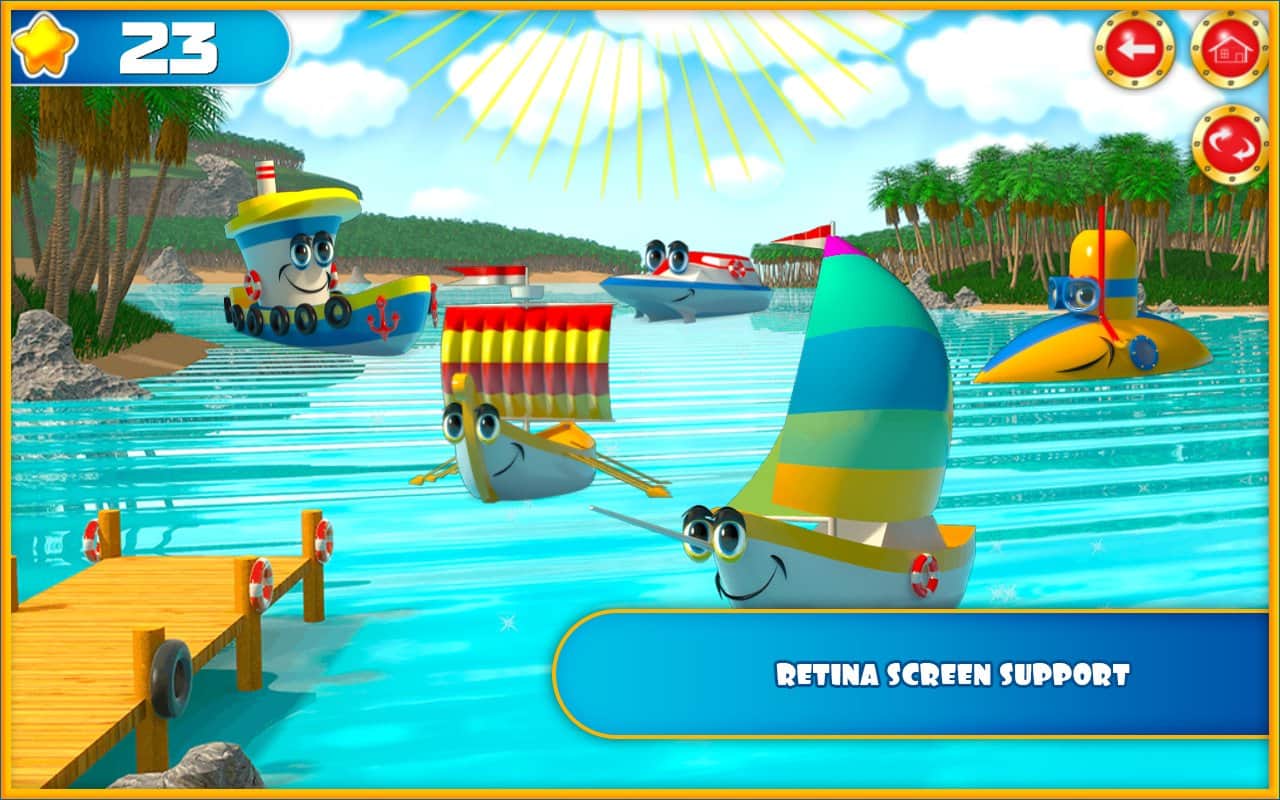Viewport: 1280px width, 800px height.
Task: Click the star score counter showing 23
Action: pos(168,45)
